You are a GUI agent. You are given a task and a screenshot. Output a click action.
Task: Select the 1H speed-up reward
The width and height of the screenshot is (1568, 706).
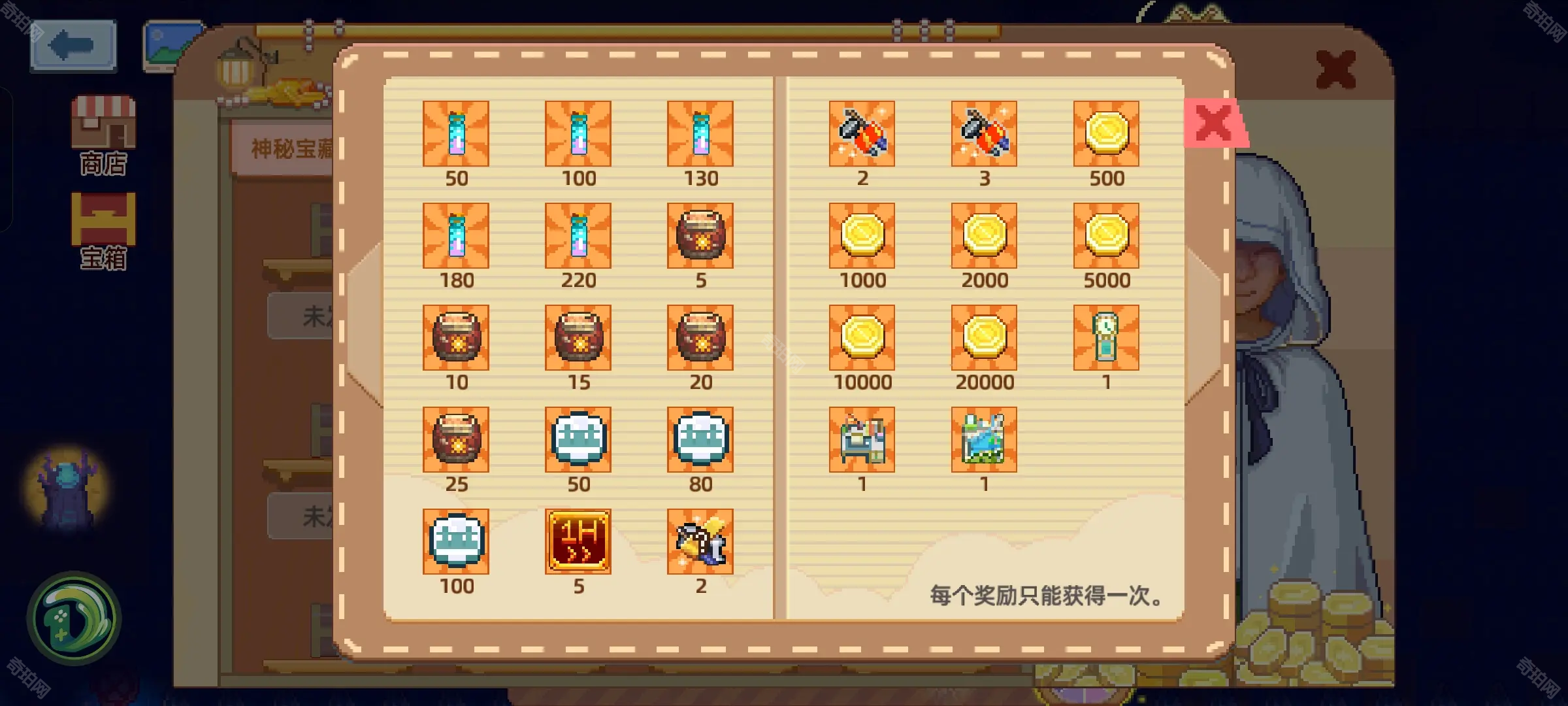tap(578, 540)
